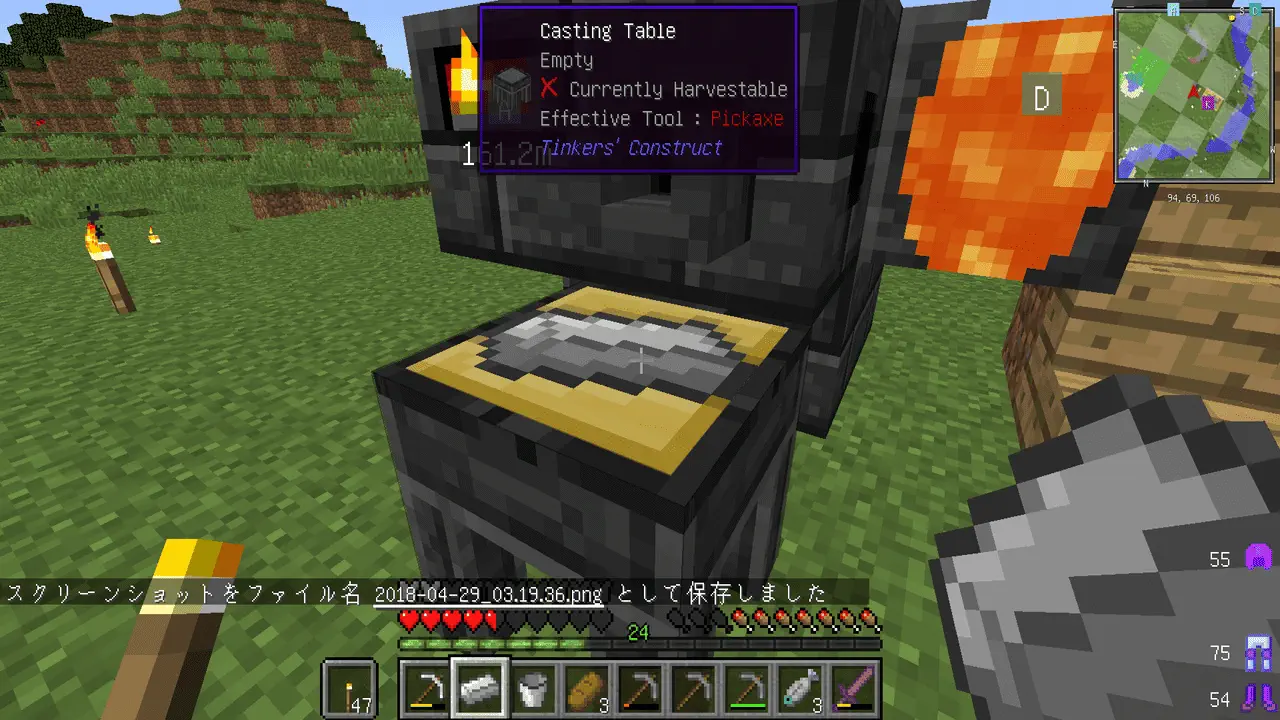The image size is (1280, 720).
Task: Select the empty bucket in the hotbar
Action: click(534, 689)
